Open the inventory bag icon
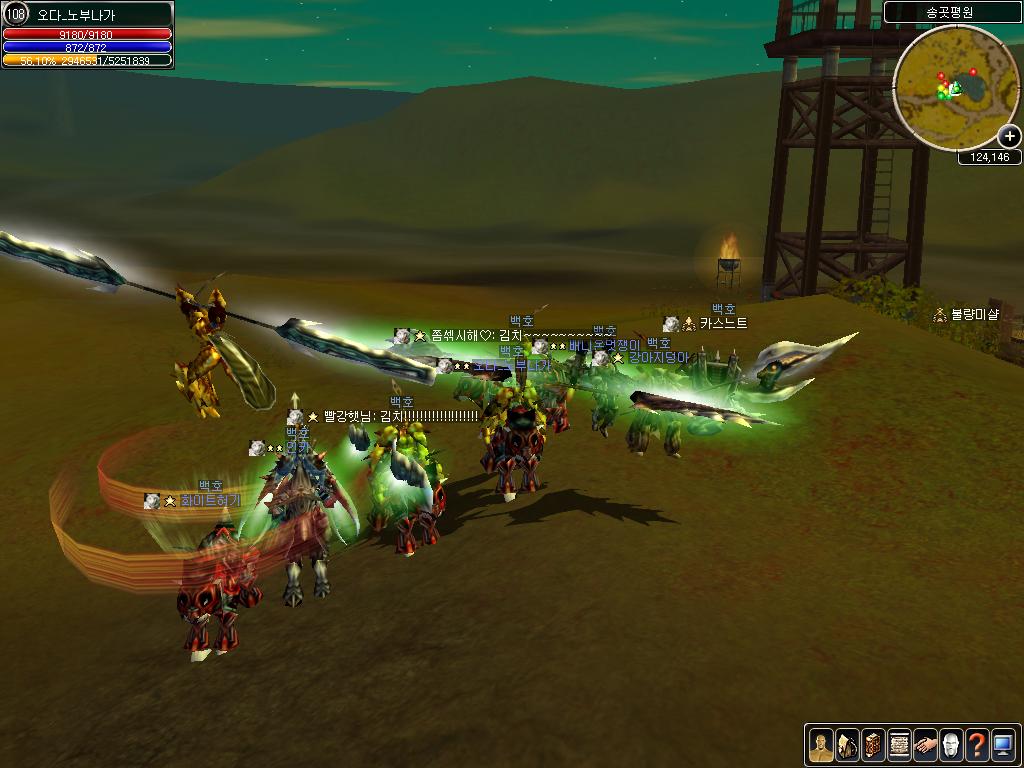 [x=846, y=744]
